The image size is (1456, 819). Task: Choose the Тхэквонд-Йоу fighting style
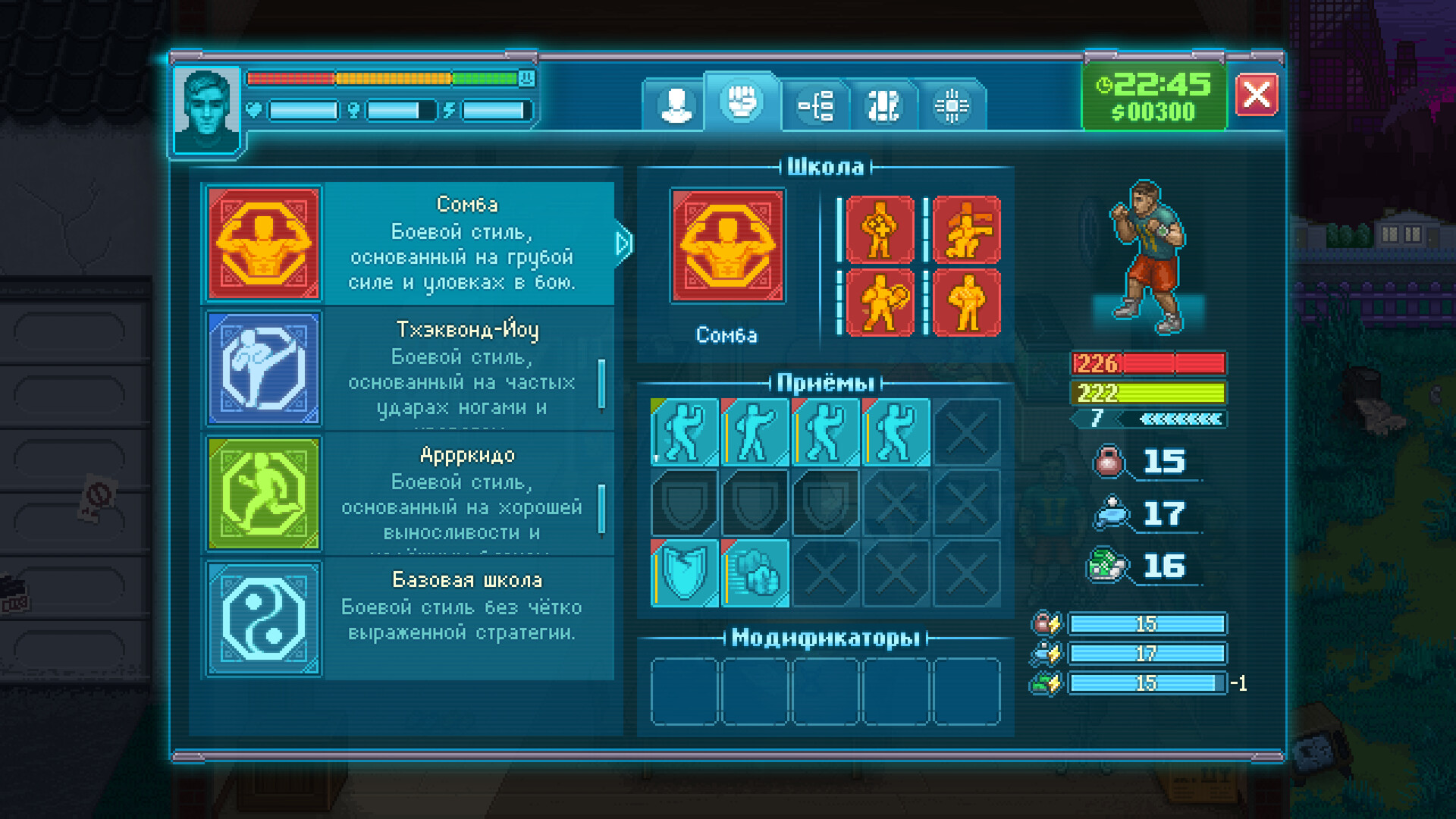409,369
